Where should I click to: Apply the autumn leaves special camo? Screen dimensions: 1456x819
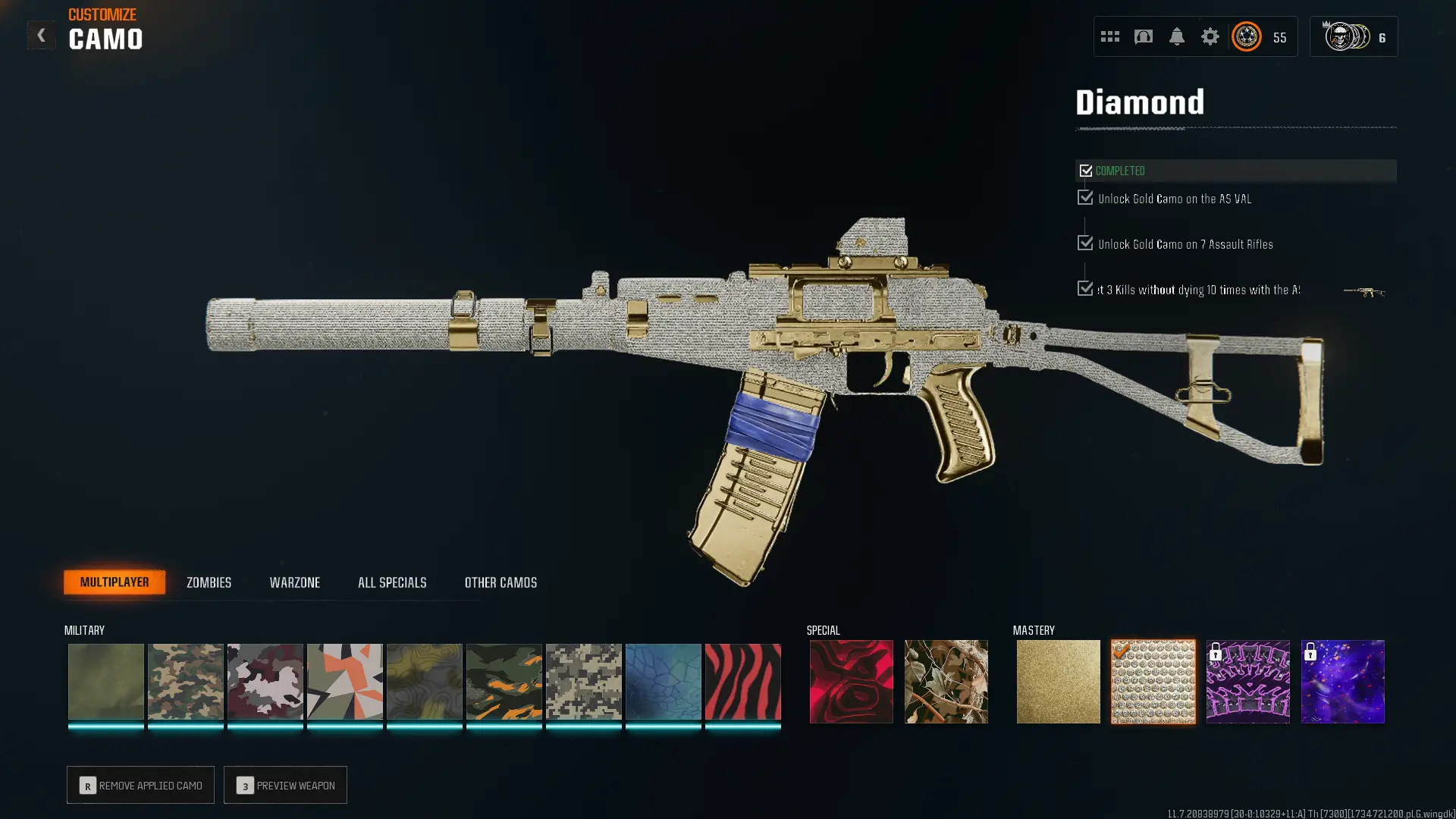(x=946, y=681)
